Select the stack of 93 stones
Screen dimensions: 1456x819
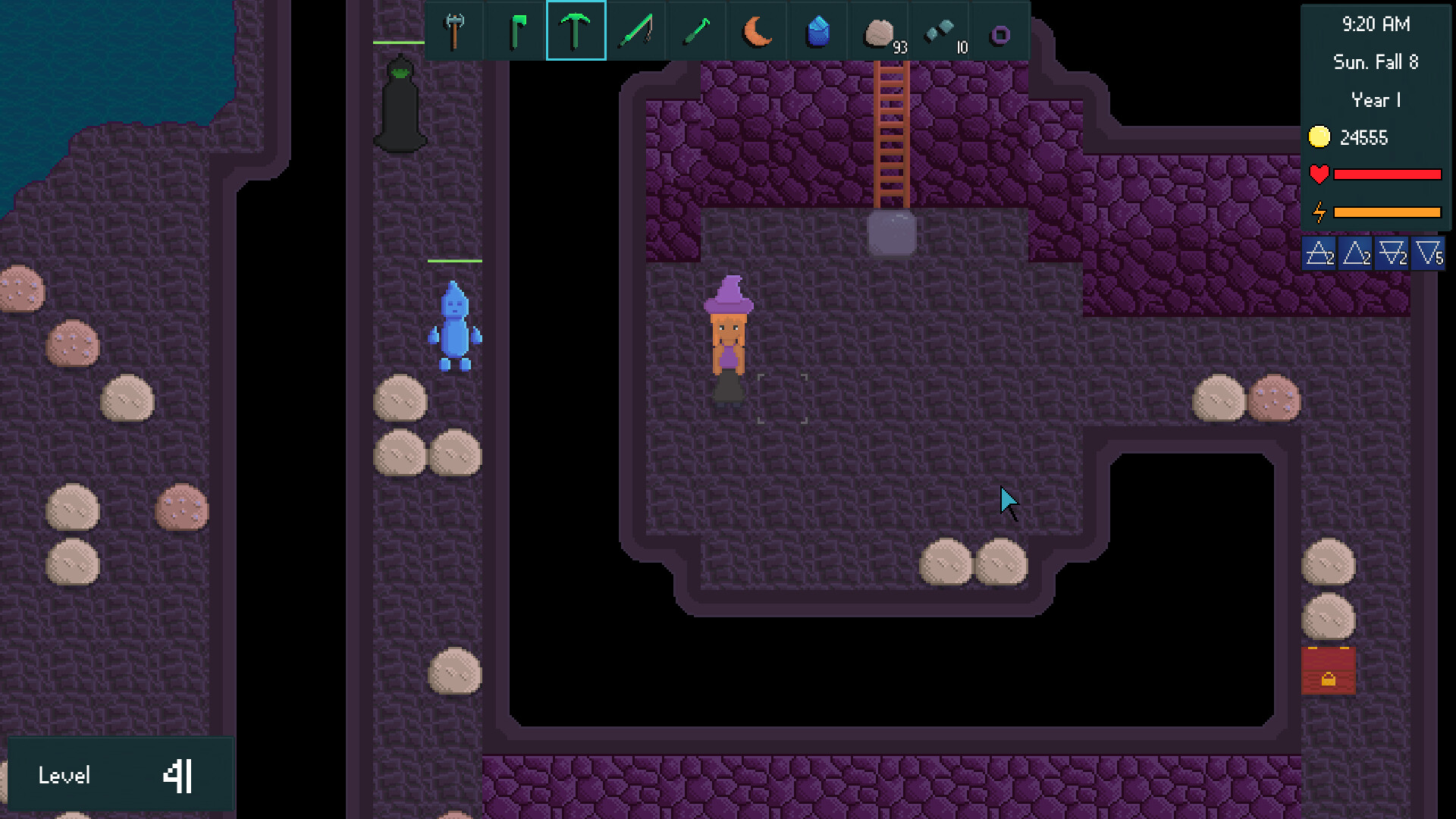point(878,30)
